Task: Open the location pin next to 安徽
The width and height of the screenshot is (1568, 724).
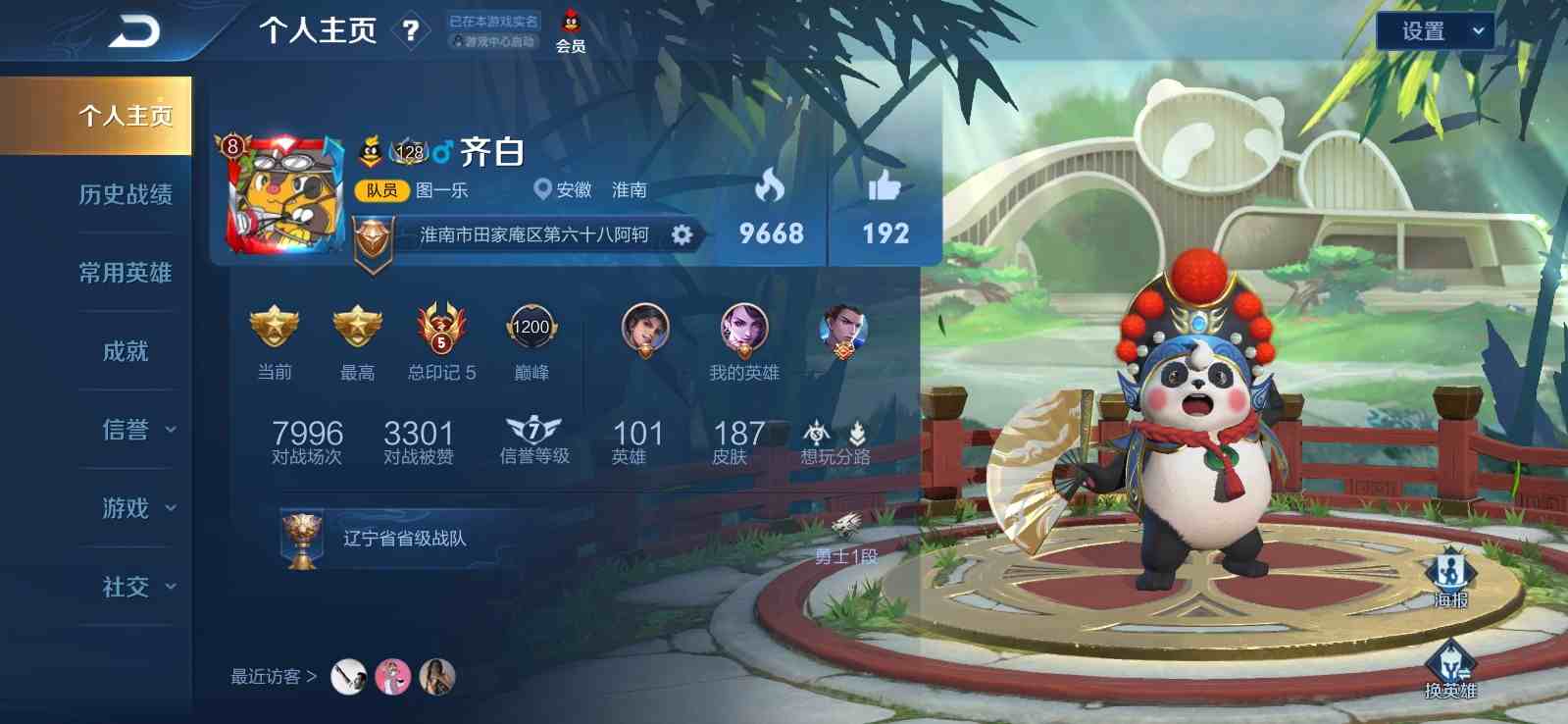Action: 540,189
